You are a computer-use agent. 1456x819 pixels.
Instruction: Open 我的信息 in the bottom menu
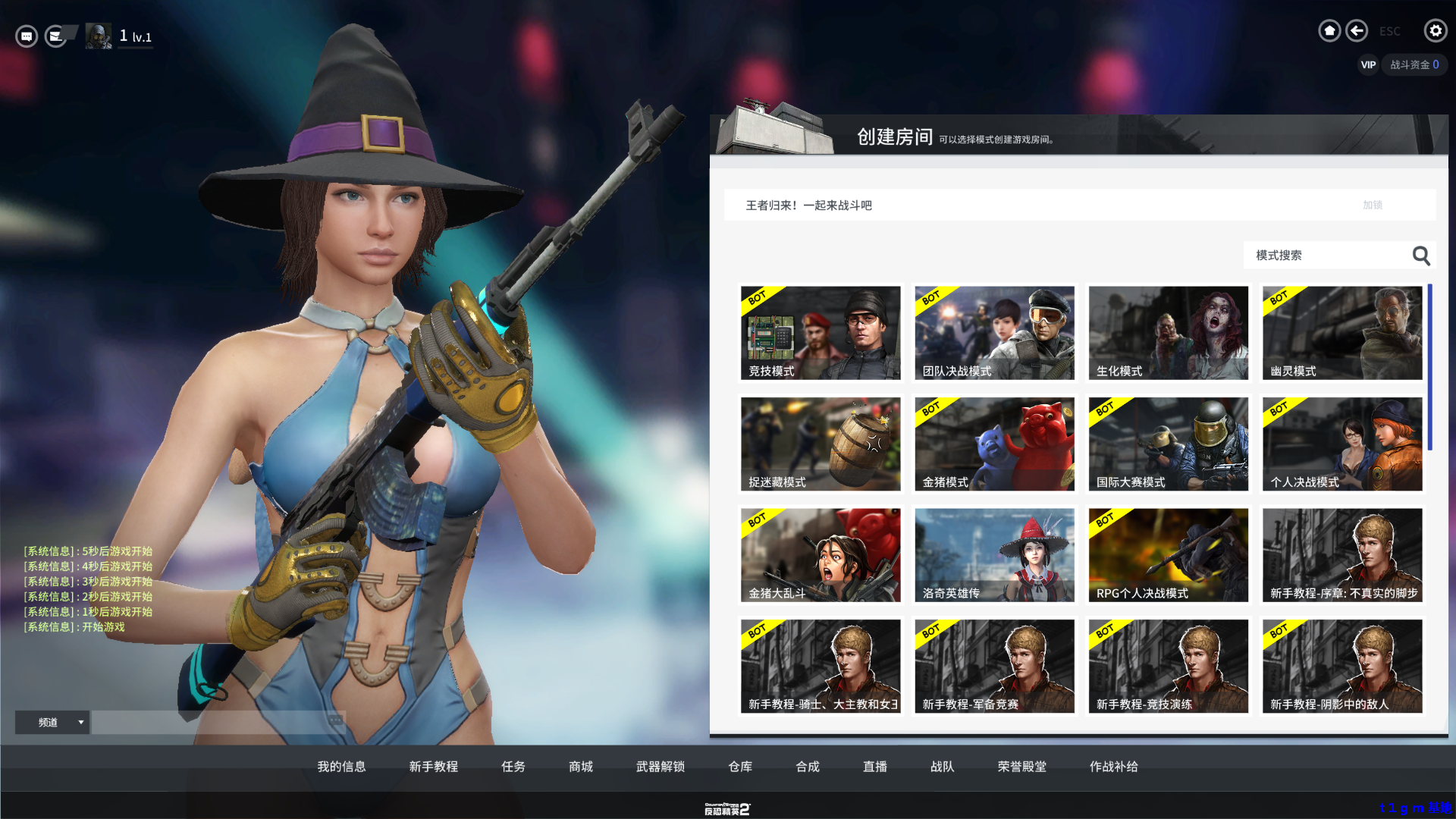[x=341, y=767]
